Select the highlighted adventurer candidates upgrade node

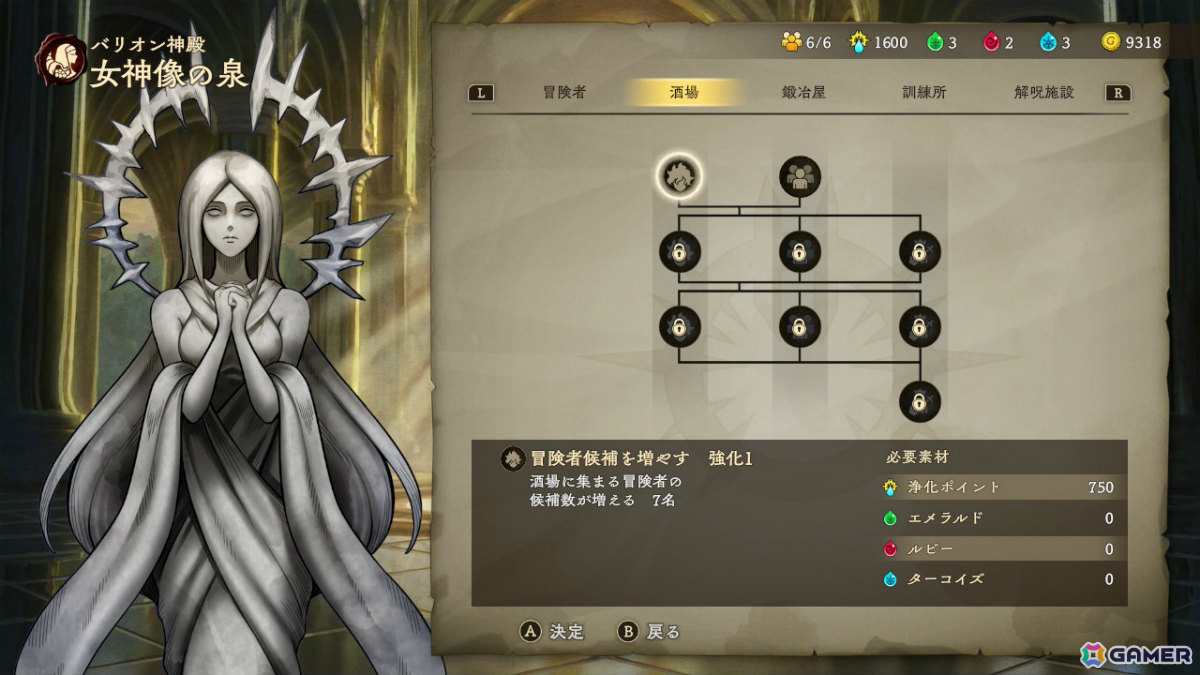[680, 177]
